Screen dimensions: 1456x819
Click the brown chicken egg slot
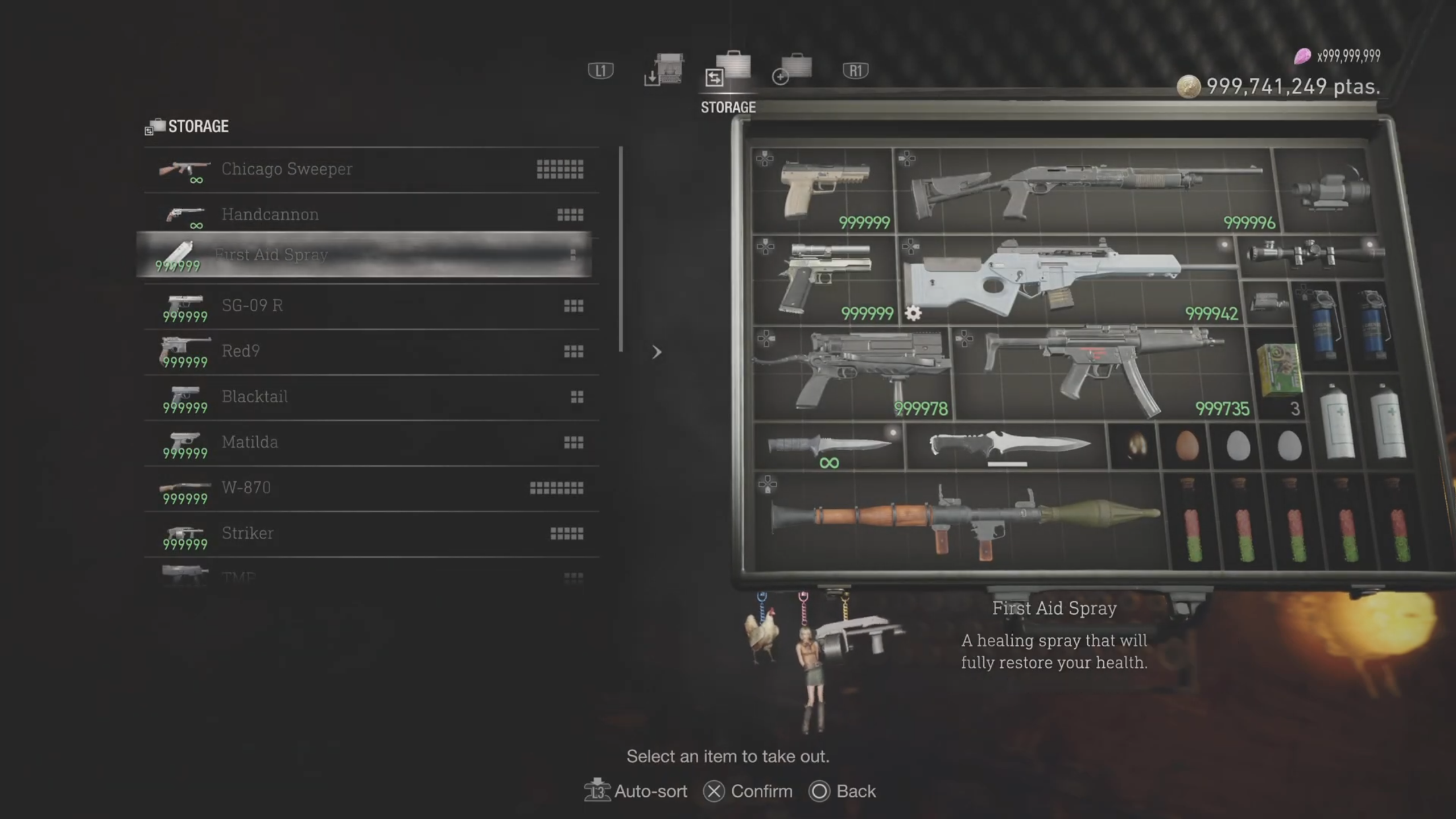point(1187,445)
